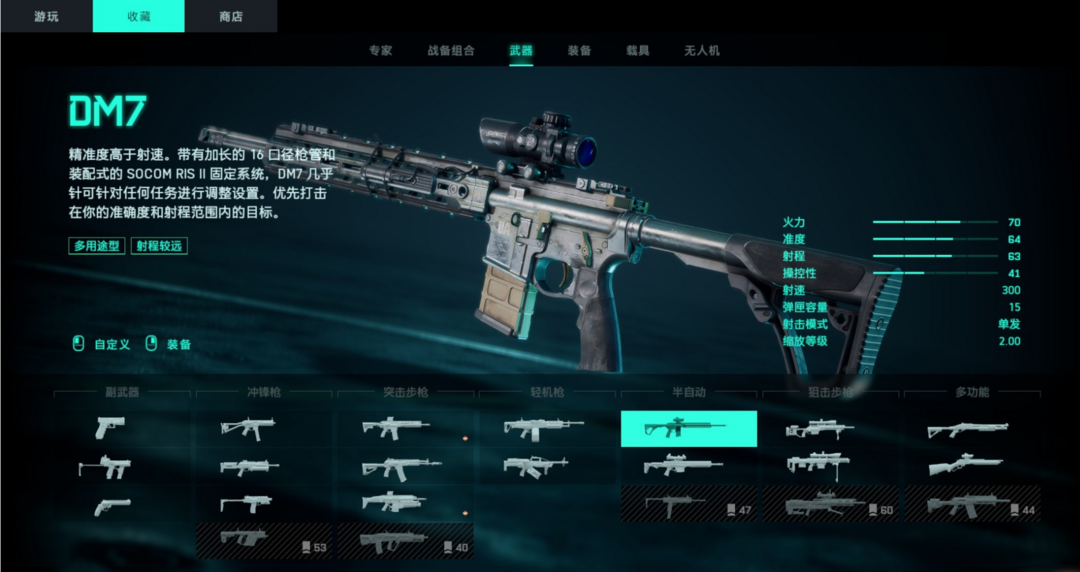This screenshot has height=572, width=1080.
Task: Click the locked sniper rifle marked 60
Action: [830, 504]
